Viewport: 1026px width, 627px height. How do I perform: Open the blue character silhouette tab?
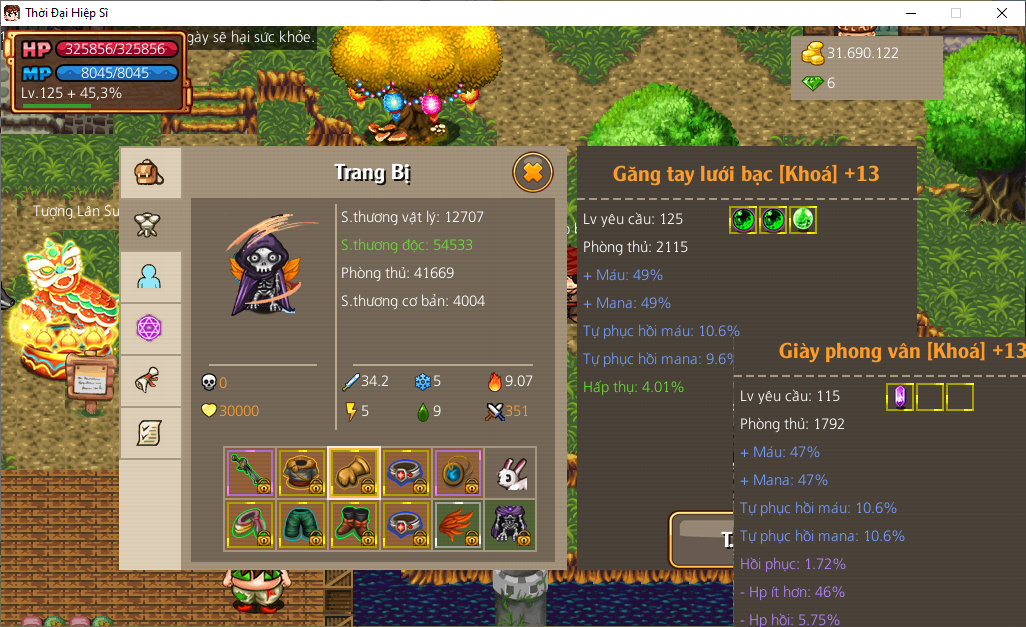pos(150,277)
